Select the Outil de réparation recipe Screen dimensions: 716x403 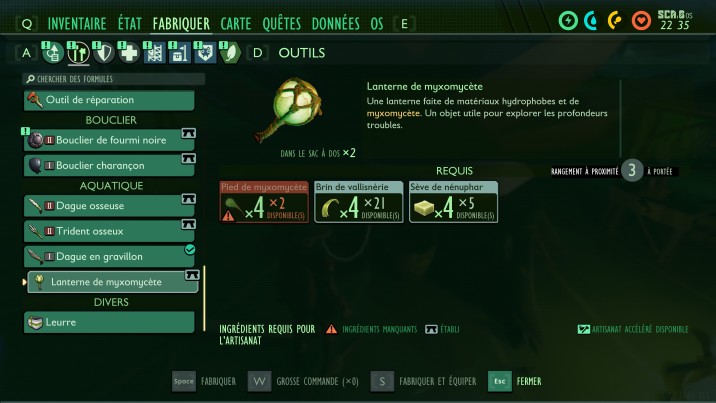pos(110,100)
